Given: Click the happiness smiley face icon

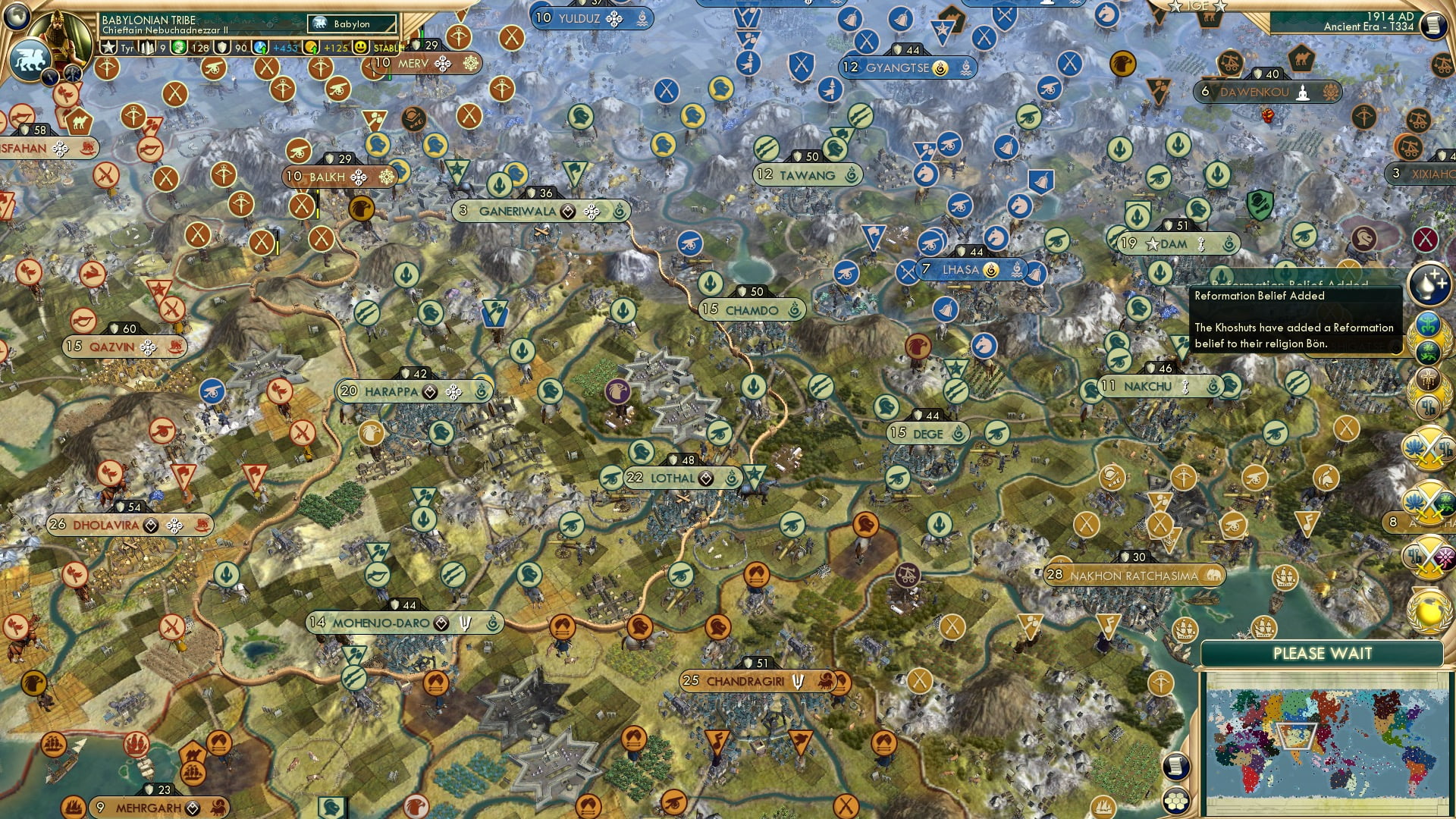Looking at the screenshot, I should point(360,48).
